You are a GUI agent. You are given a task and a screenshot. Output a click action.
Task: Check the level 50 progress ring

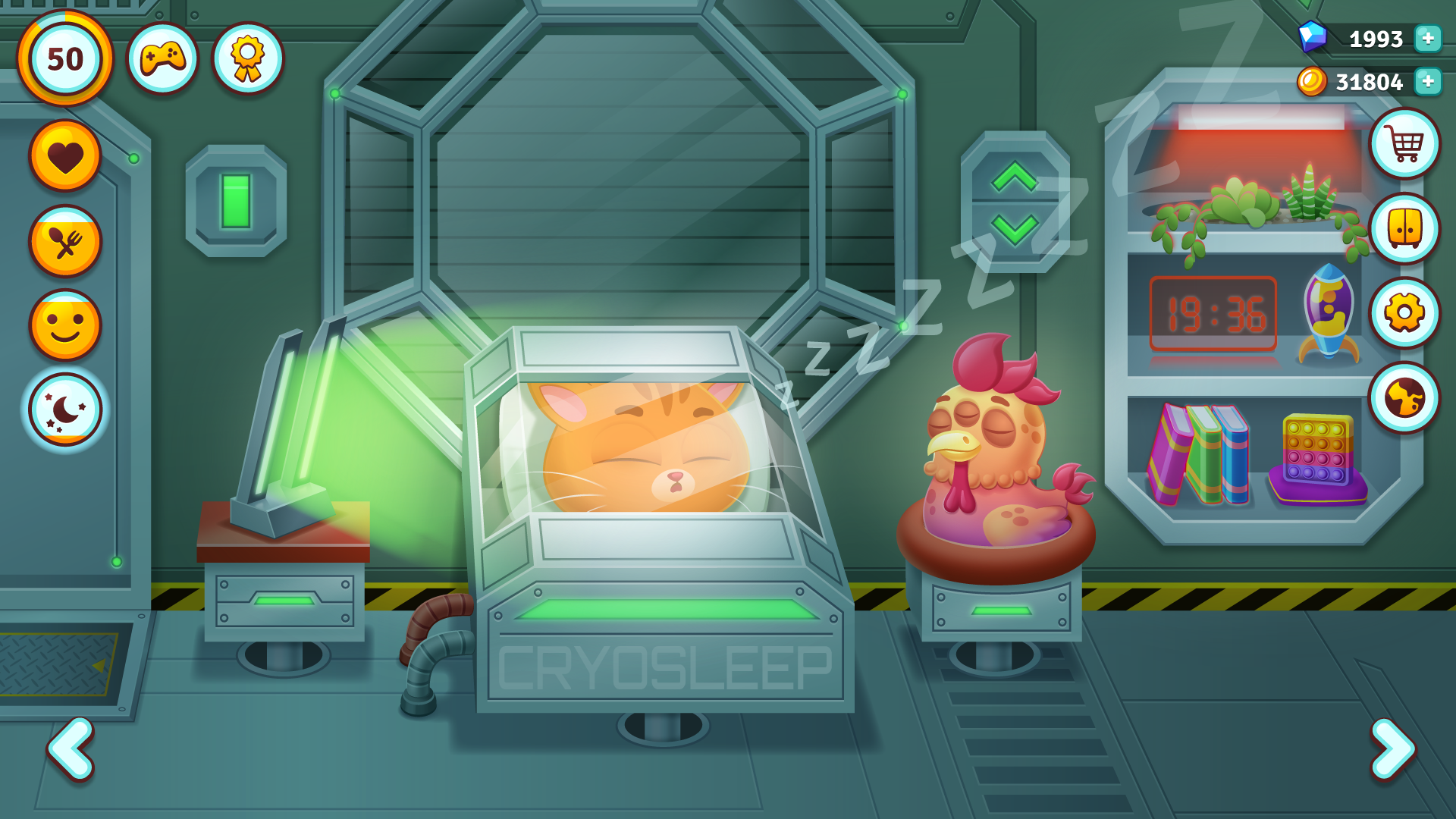(65, 58)
